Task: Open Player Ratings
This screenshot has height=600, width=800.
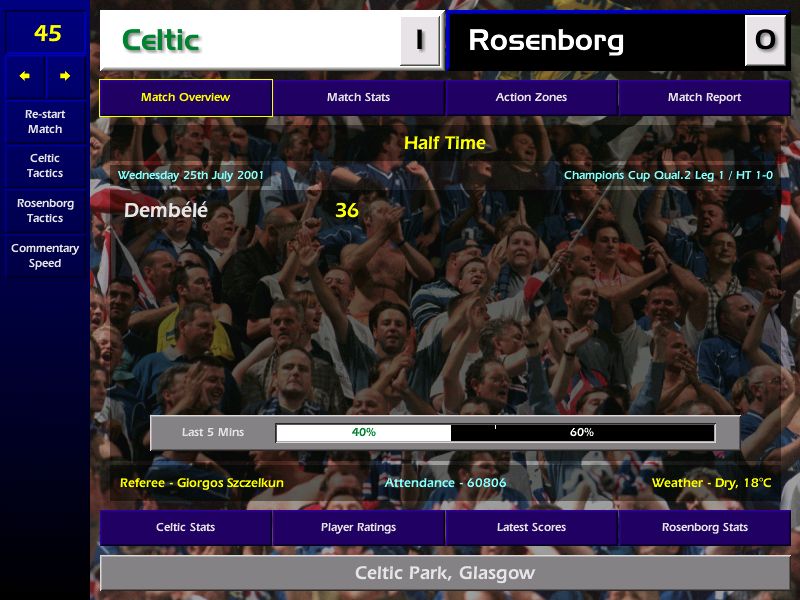Action: pyautogui.click(x=358, y=527)
